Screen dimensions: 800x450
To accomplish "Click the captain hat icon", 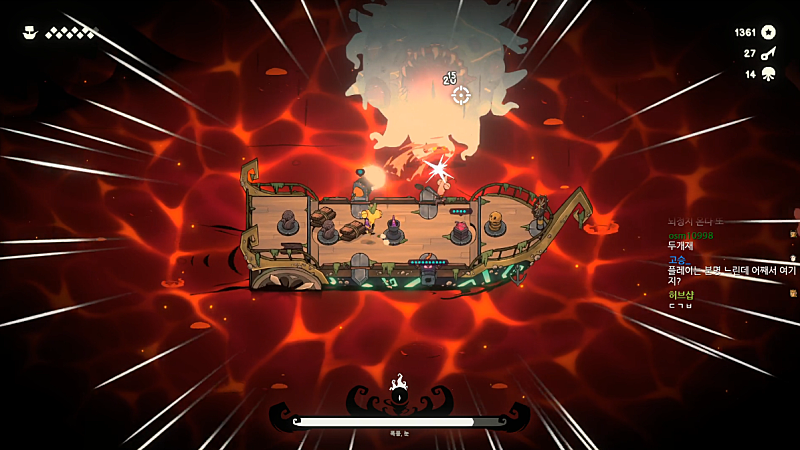I will [x=30, y=33].
